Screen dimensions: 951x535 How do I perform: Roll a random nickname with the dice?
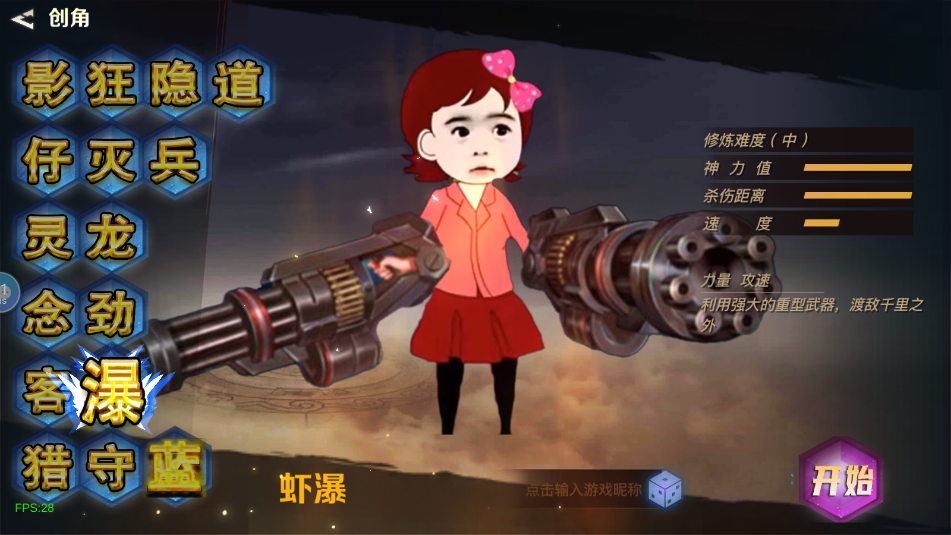[665, 489]
